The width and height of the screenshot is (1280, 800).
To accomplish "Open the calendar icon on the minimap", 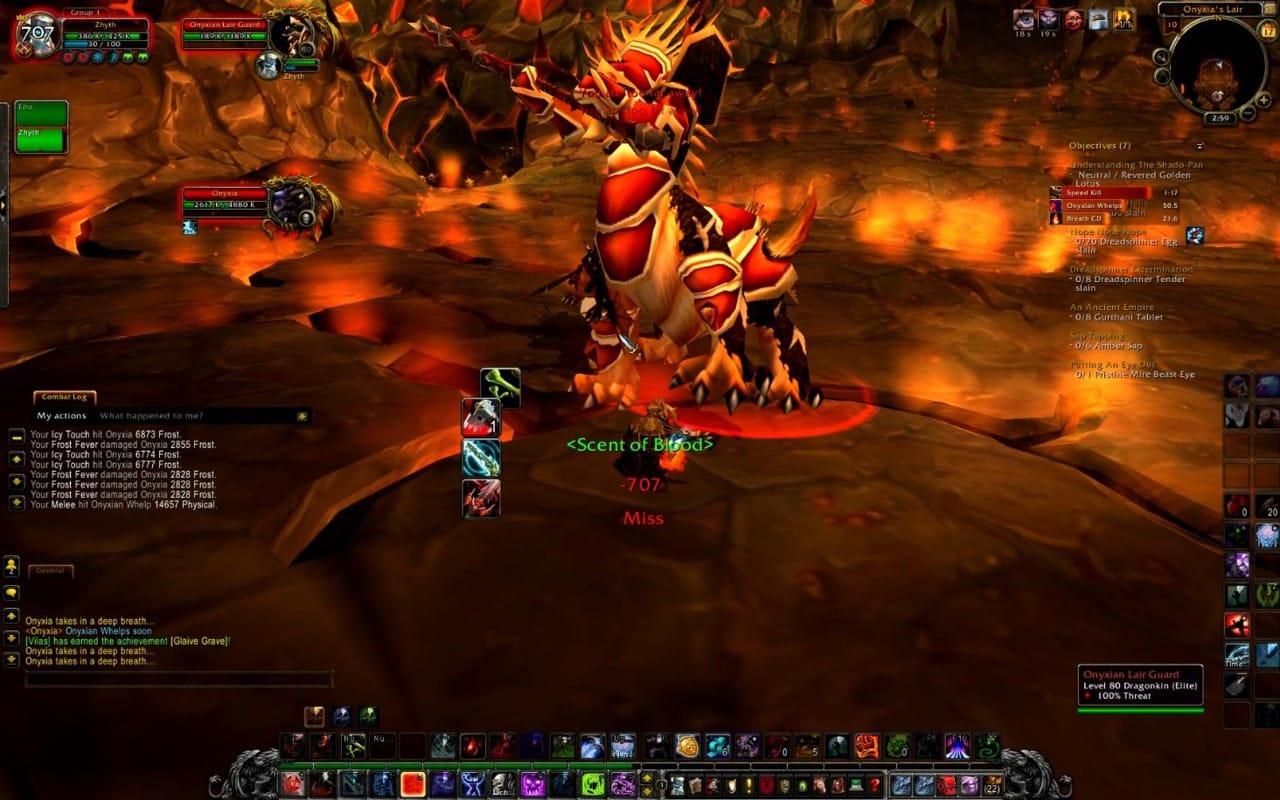I will [x=1267, y=27].
